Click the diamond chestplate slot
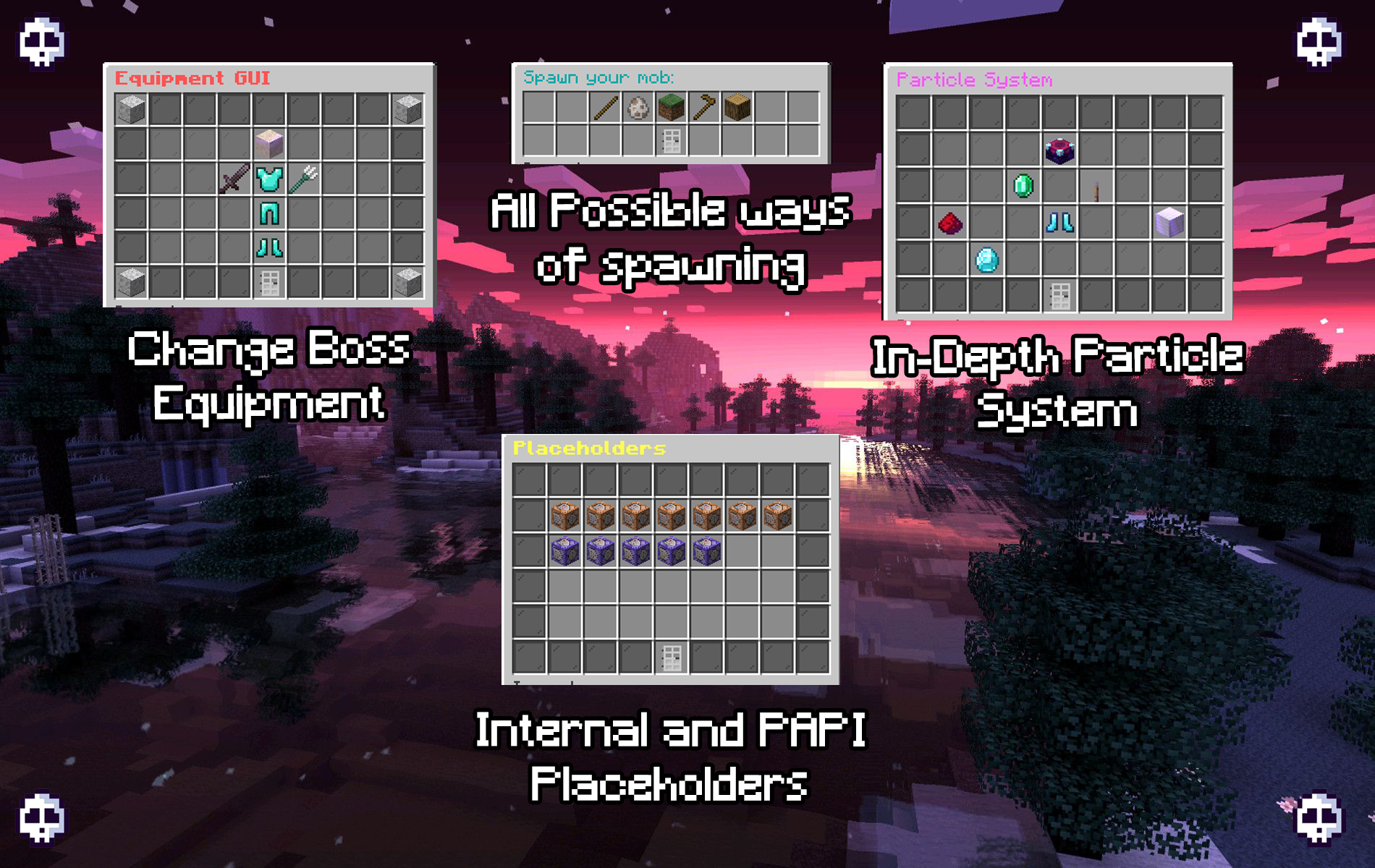The width and height of the screenshot is (1375, 868). [x=269, y=178]
